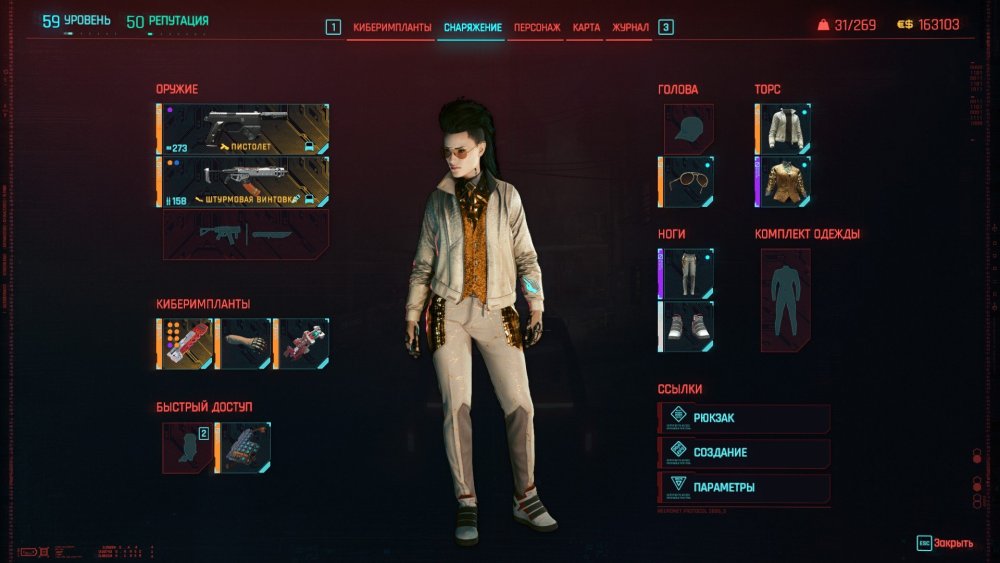Select the orange-dotted cyberware implant slot
Viewport: 1000px width, 563px height.
point(185,343)
